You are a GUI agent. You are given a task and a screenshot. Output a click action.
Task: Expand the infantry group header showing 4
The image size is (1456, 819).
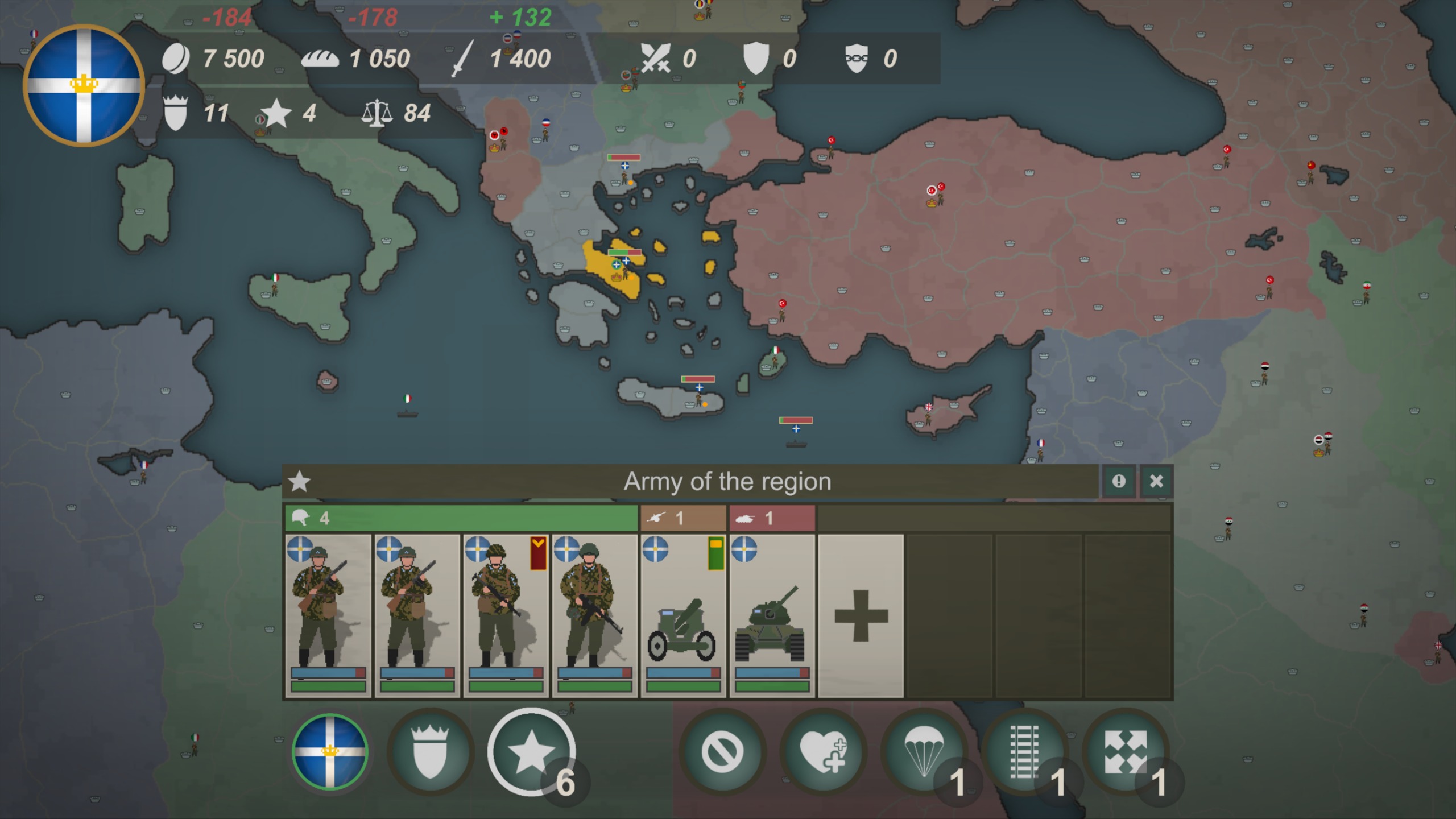461,518
